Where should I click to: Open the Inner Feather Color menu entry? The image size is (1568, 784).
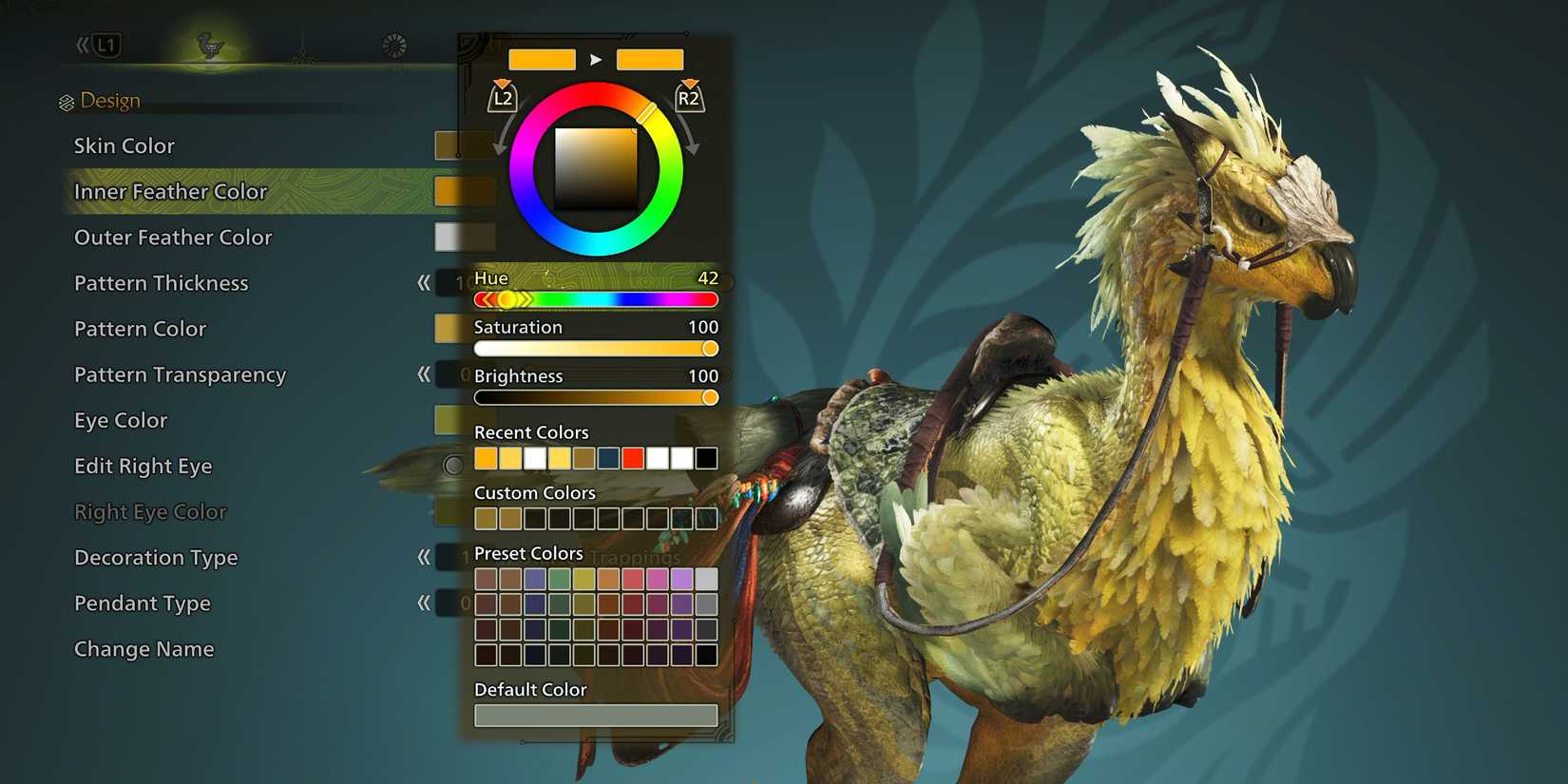tap(170, 191)
